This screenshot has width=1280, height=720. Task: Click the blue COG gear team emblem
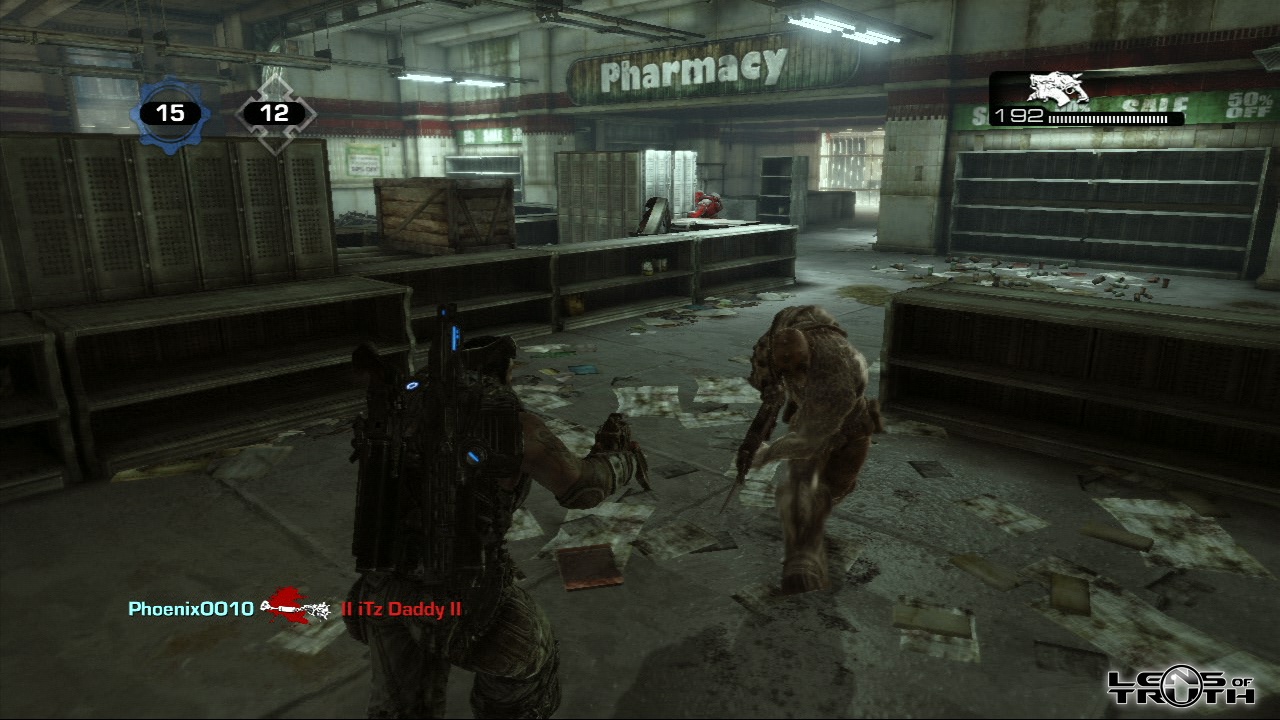tap(170, 114)
